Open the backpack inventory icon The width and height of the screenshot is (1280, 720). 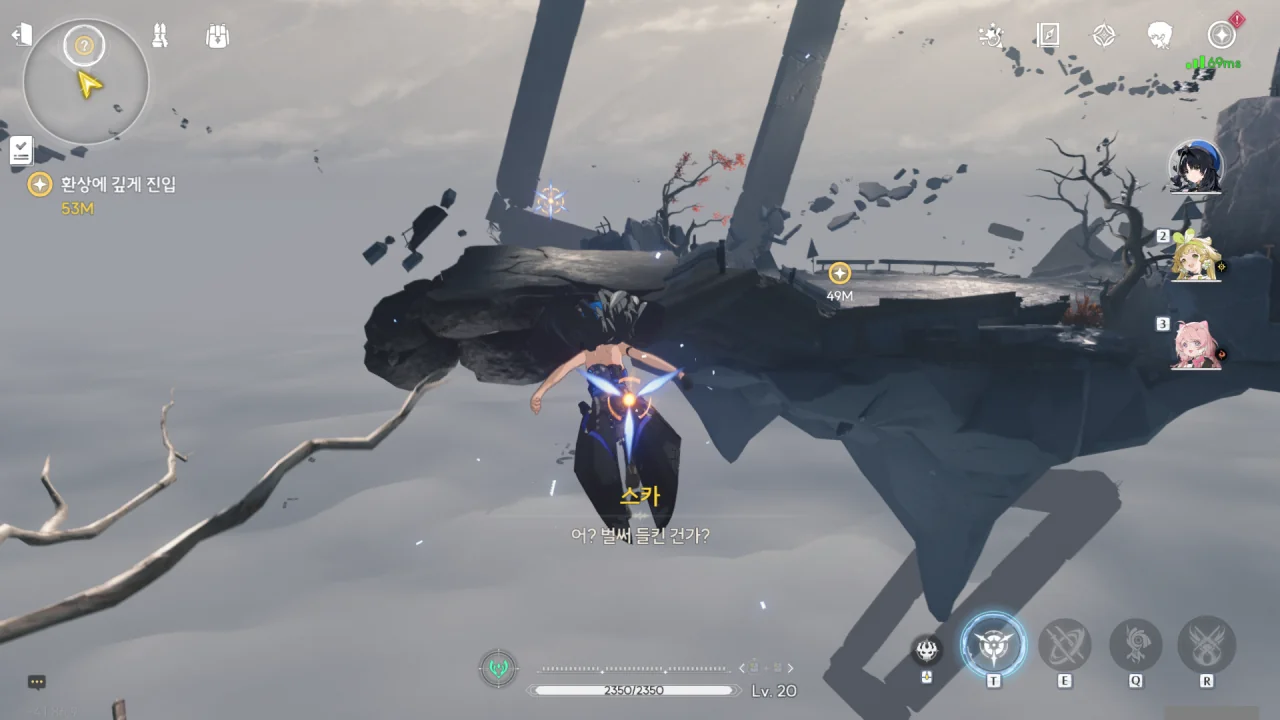pyautogui.click(x=218, y=37)
